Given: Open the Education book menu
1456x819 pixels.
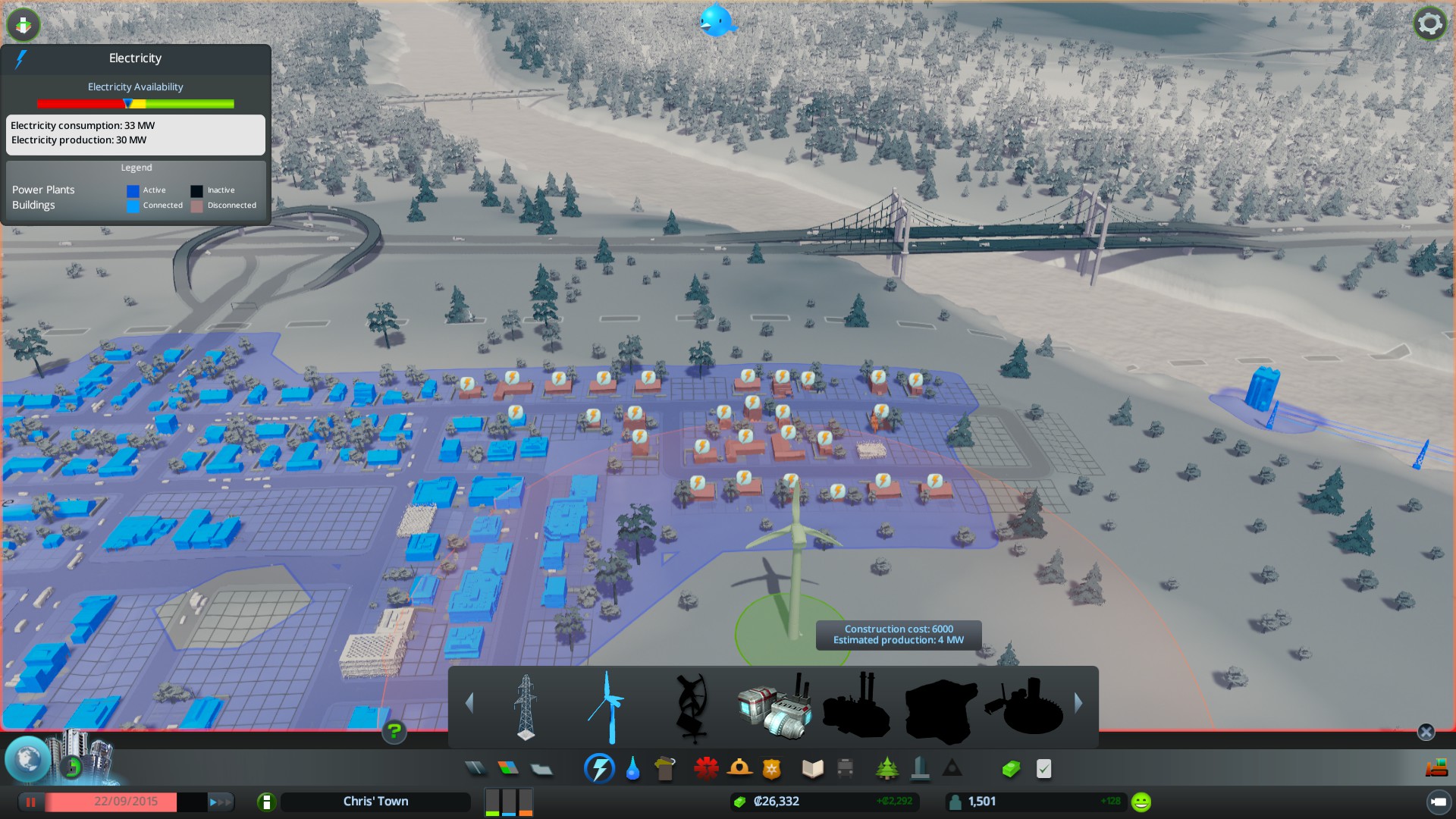Looking at the screenshot, I should point(812,769).
